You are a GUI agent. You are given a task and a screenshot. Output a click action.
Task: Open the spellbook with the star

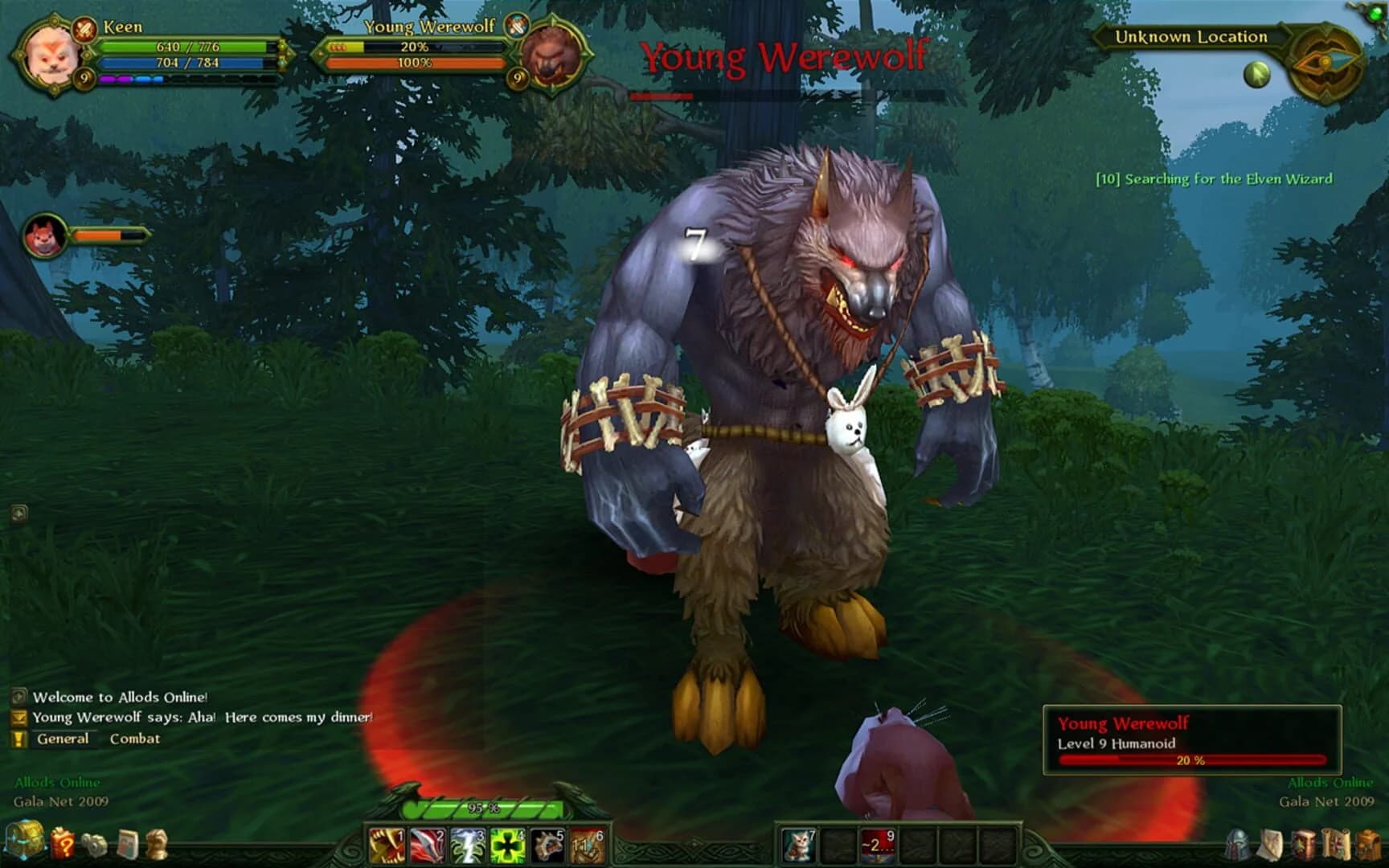coord(1302,844)
